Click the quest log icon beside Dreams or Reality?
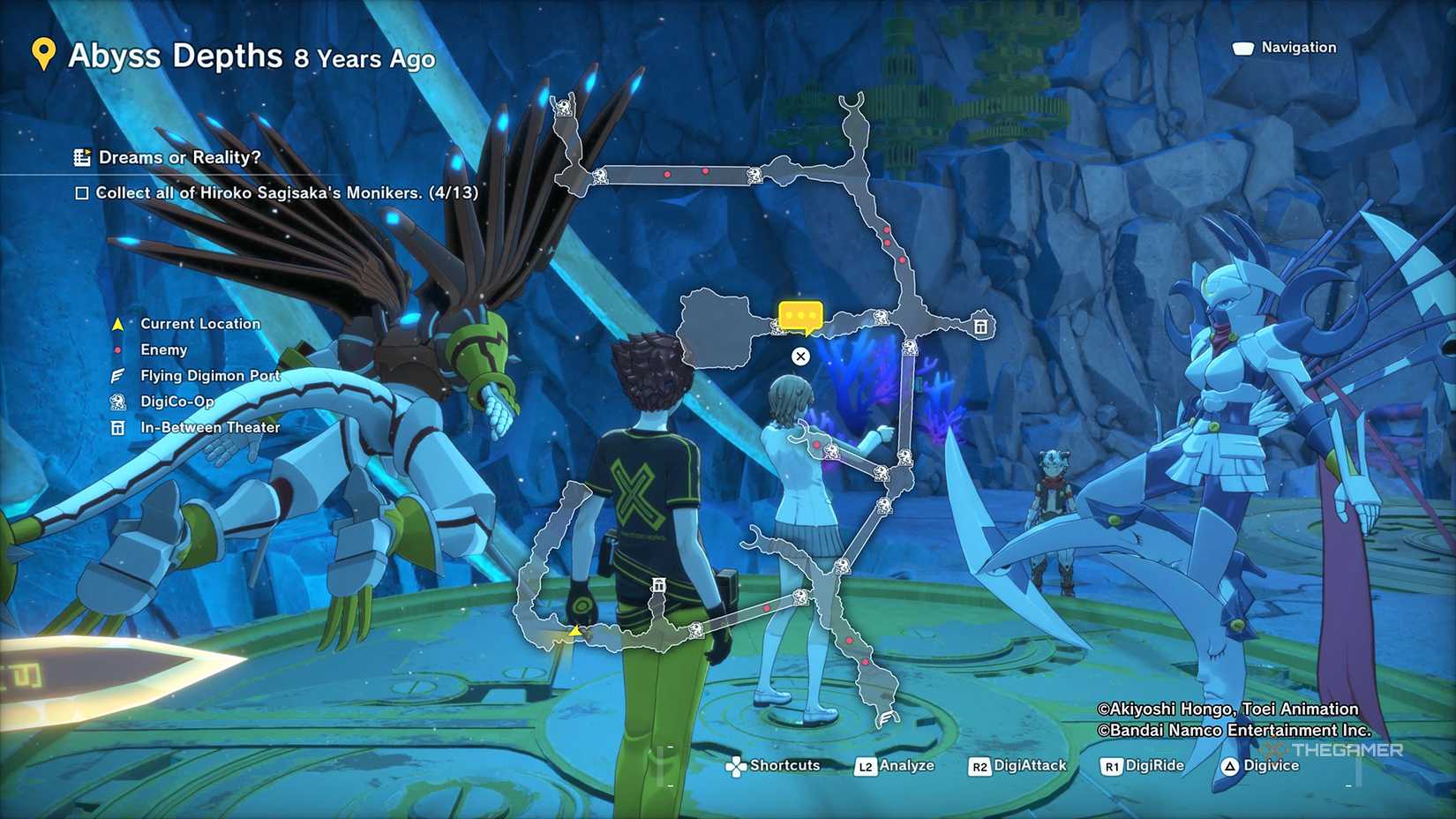This screenshot has width=1456, height=819. (81, 157)
